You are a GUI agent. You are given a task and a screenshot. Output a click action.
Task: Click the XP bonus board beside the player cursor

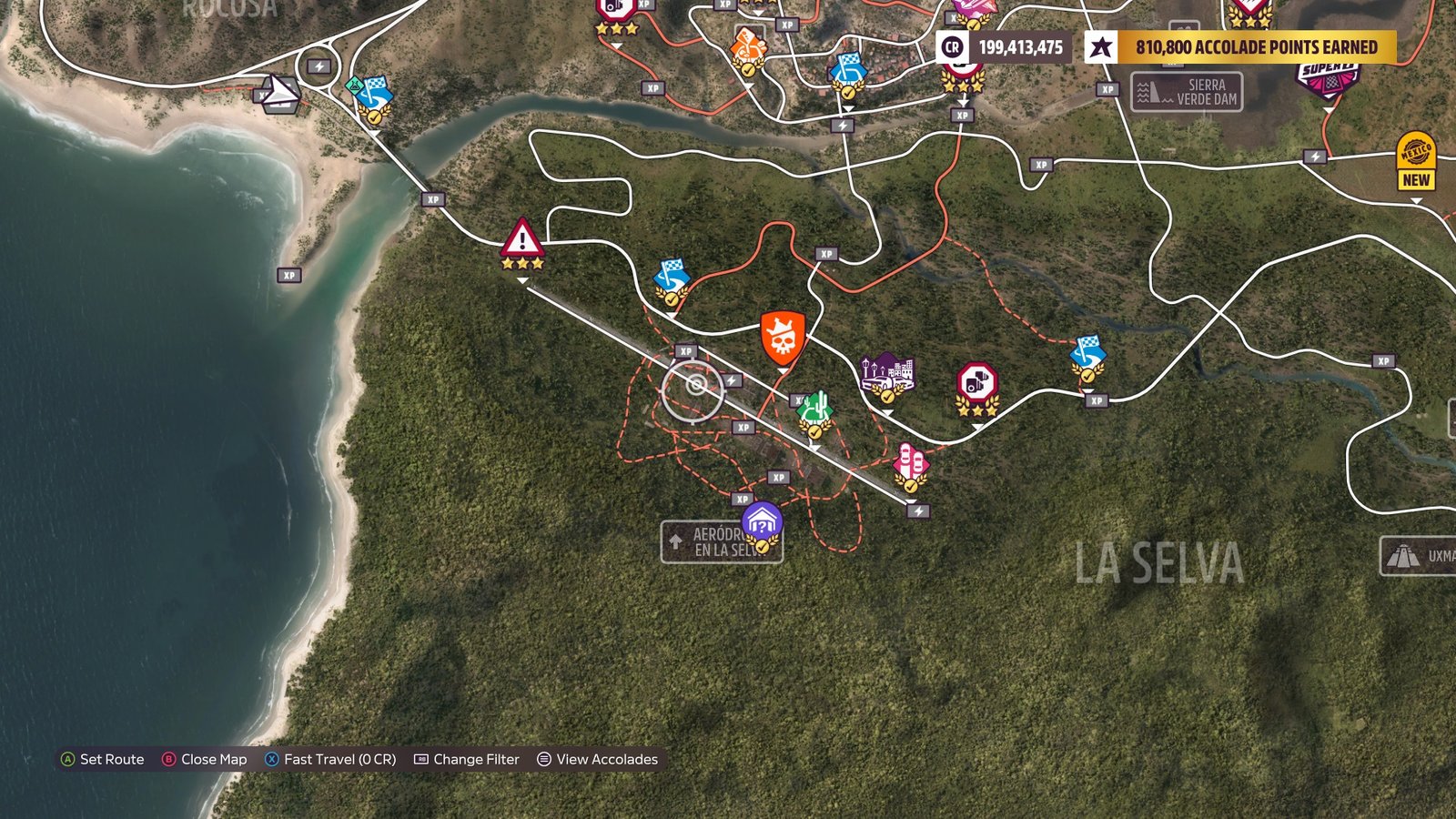[x=684, y=349]
